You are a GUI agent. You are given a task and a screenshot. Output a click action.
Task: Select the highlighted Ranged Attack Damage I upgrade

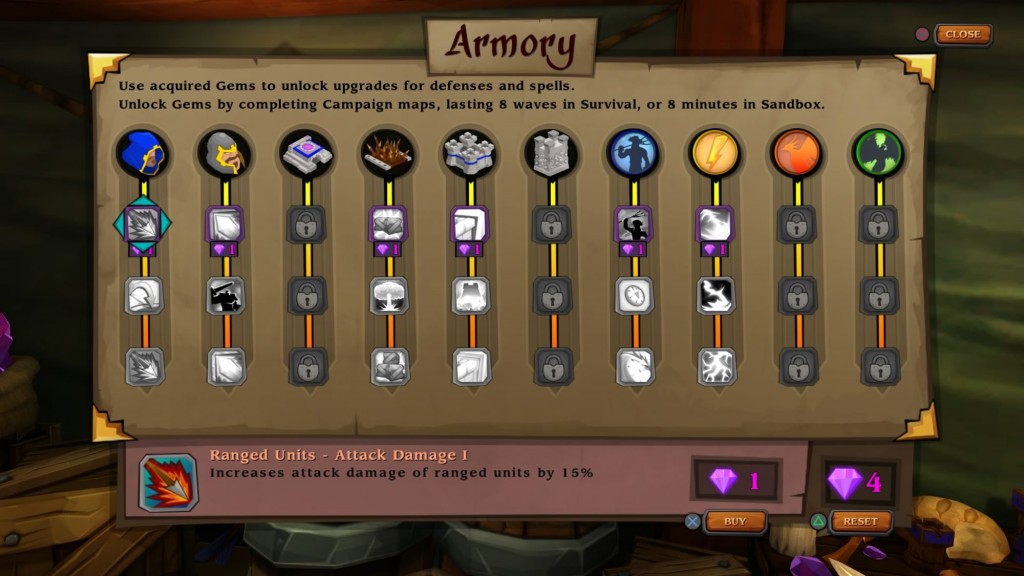point(143,225)
